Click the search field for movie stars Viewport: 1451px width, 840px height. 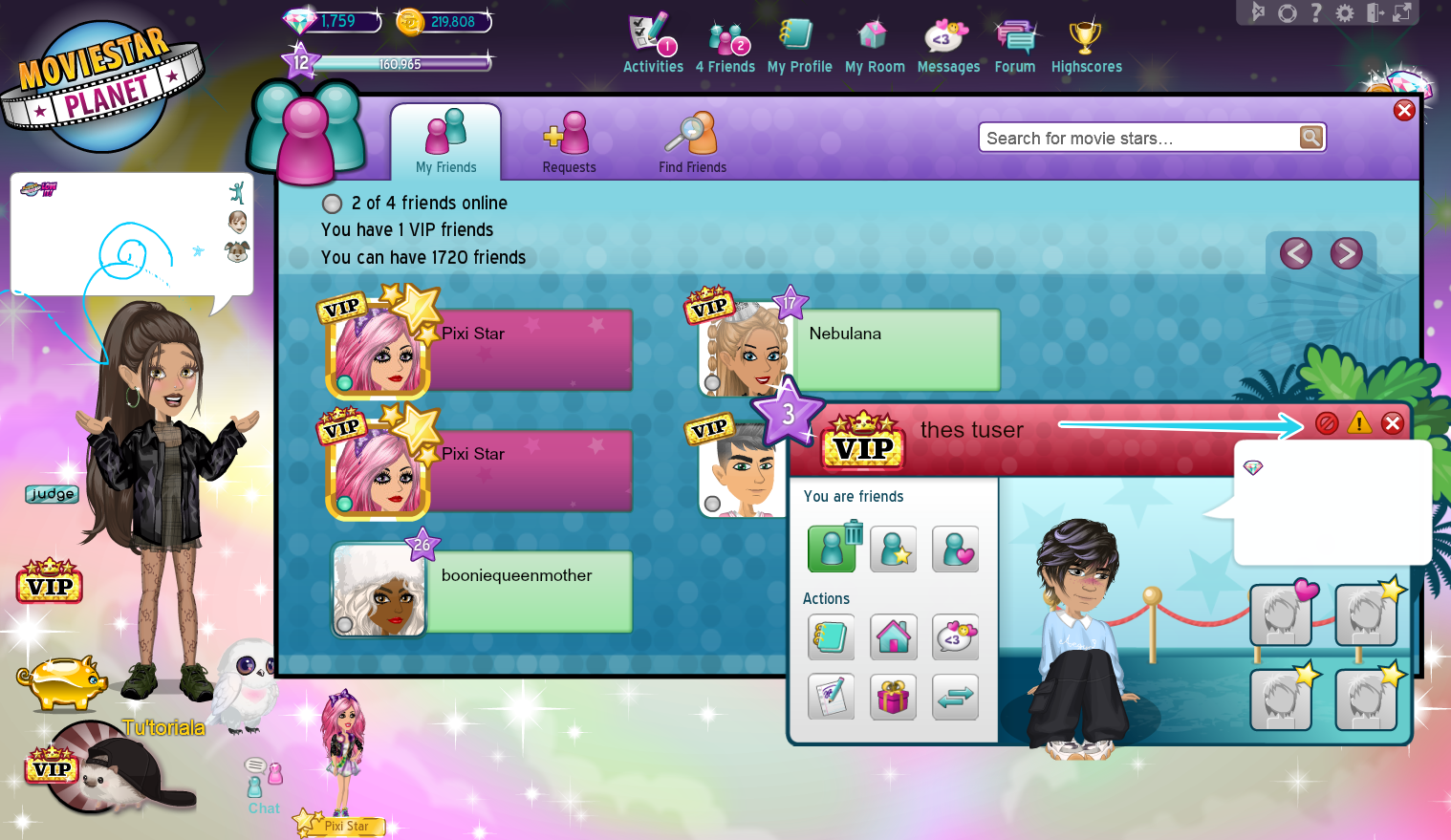click(1137, 137)
